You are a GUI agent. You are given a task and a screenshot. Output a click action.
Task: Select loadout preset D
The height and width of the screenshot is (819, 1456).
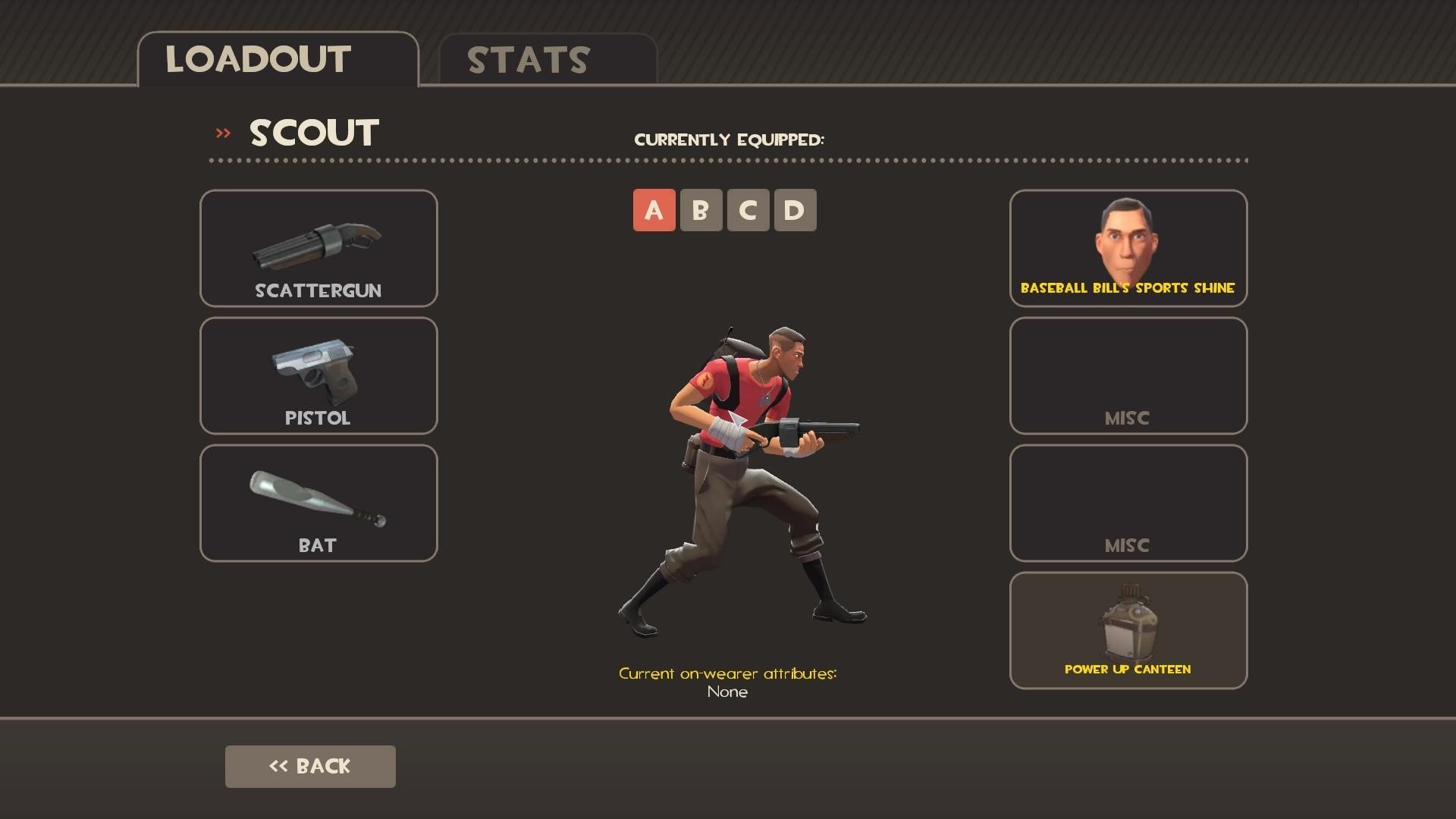(795, 210)
